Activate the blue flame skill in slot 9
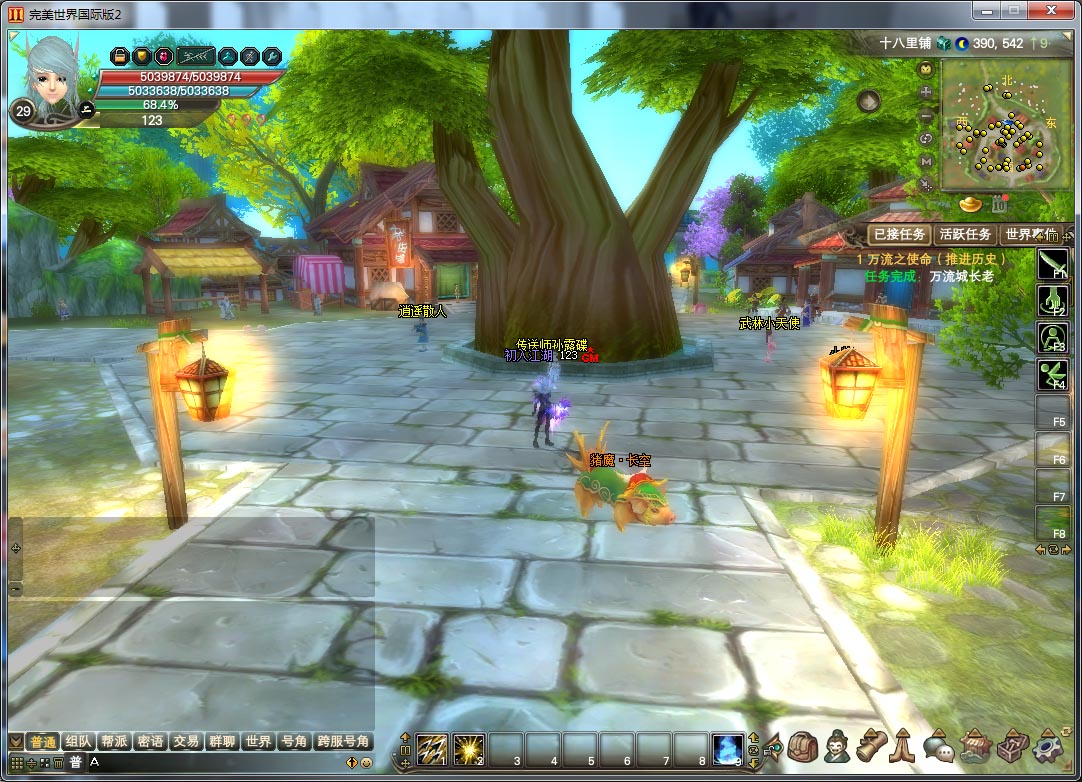Viewport: 1082px width, 782px height. coord(727,748)
